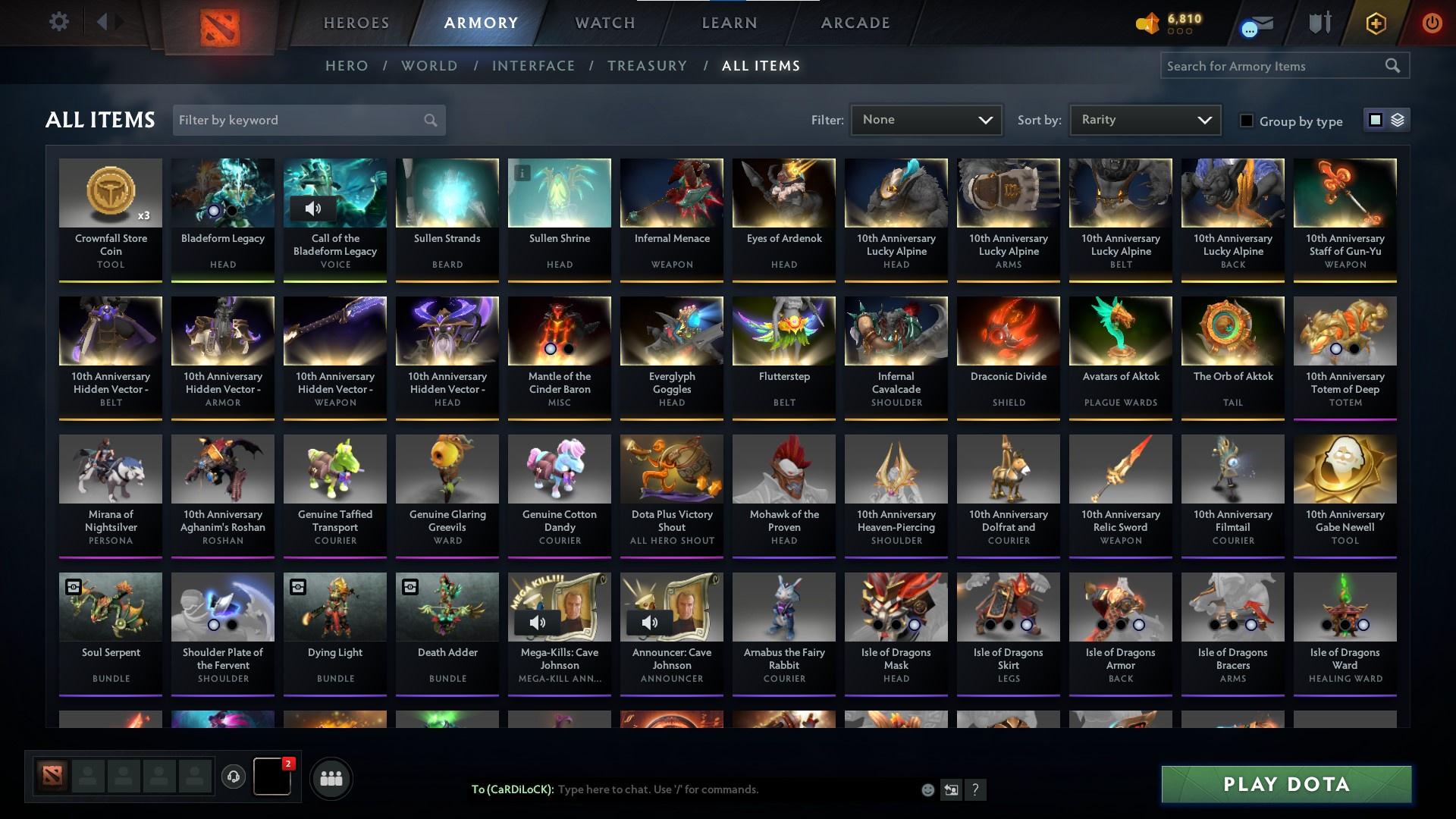Click the emoticon icon in the chat bar

point(927,789)
